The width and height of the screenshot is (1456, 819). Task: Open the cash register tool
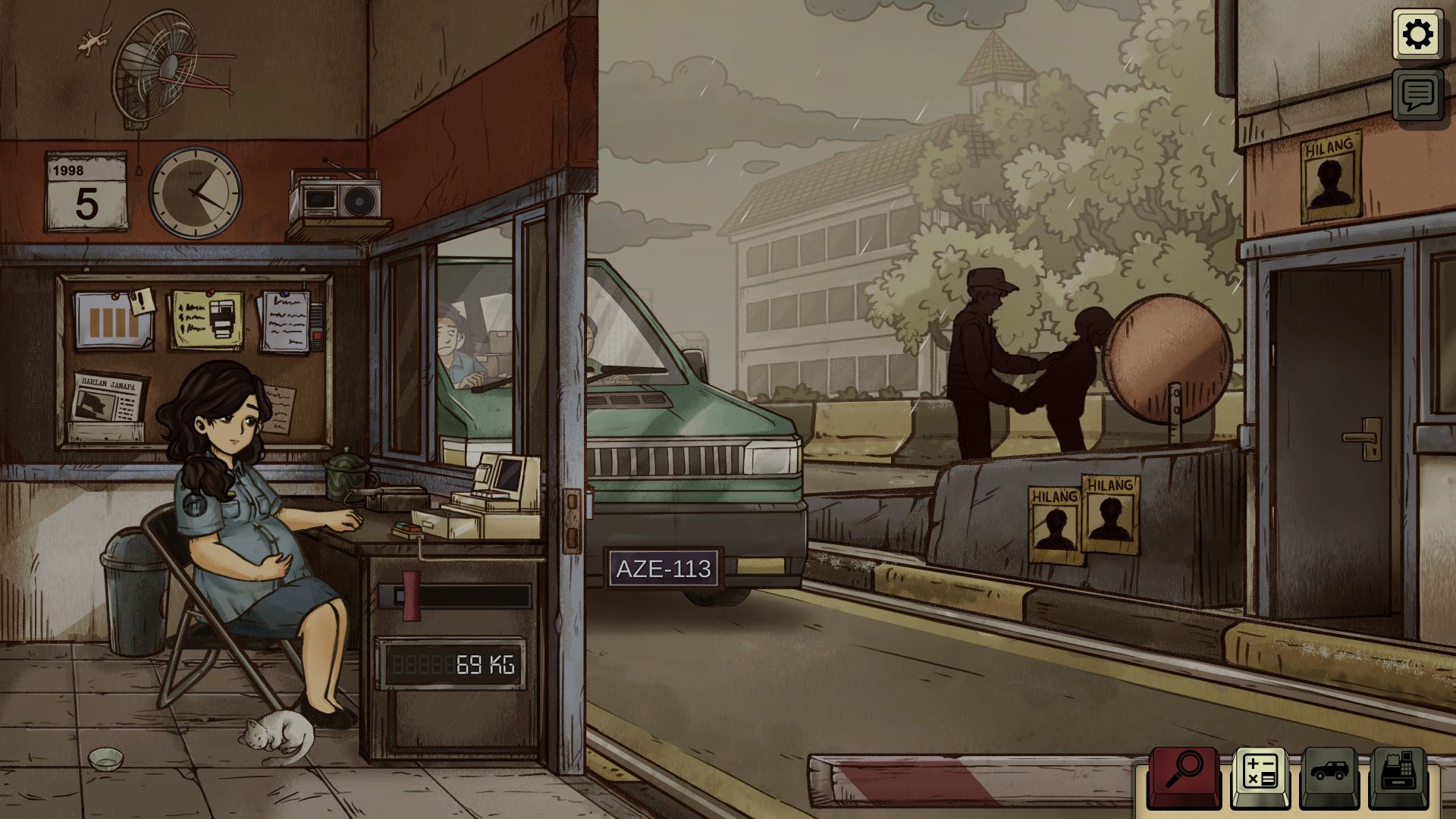1398,776
